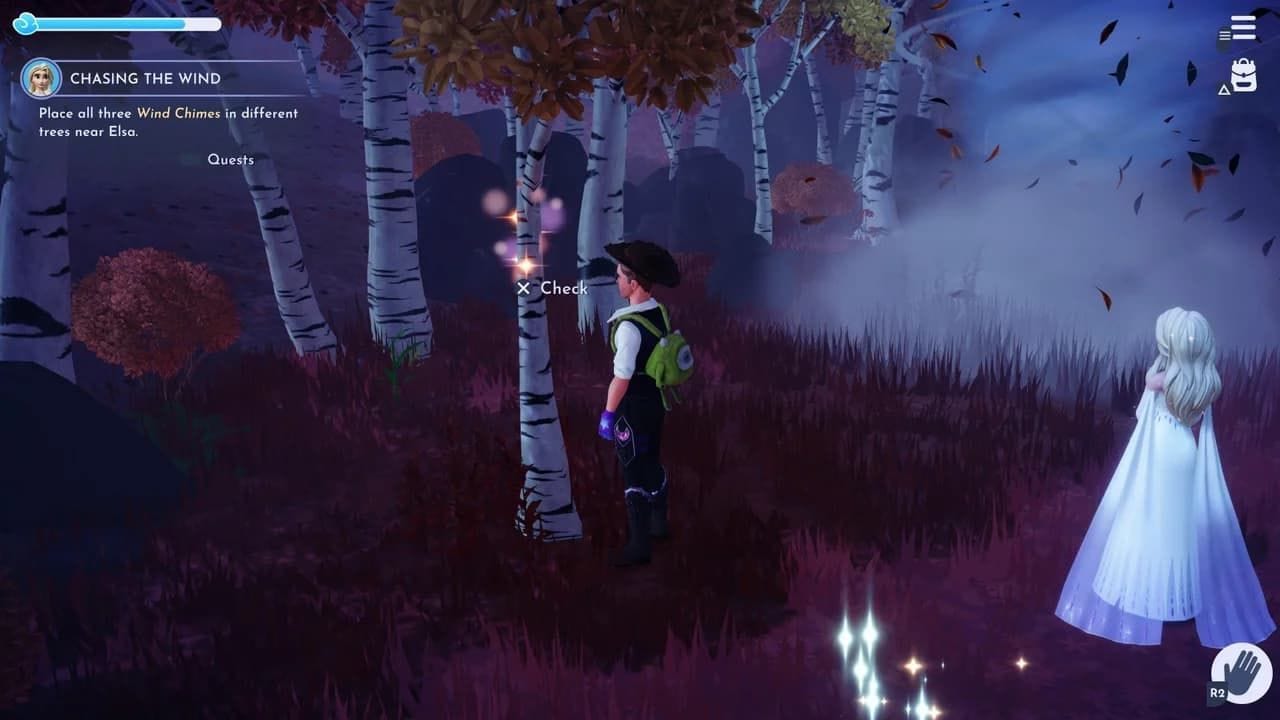Click the dark leaf marker beside the backpack icon
This screenshot has height=720, width=1280.
(x=1191, y=70)
